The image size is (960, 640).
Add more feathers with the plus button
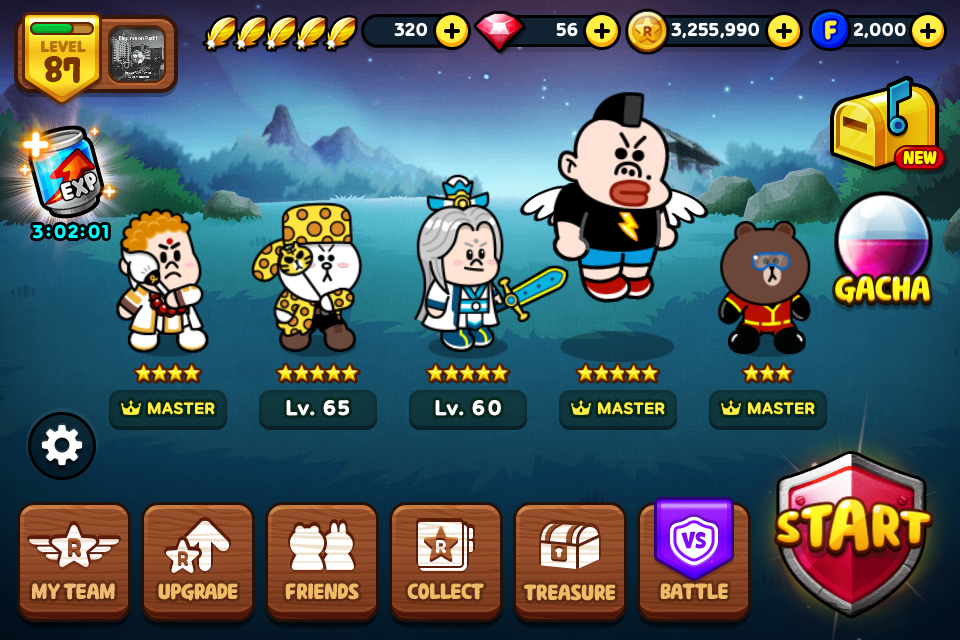click(452, 31)
